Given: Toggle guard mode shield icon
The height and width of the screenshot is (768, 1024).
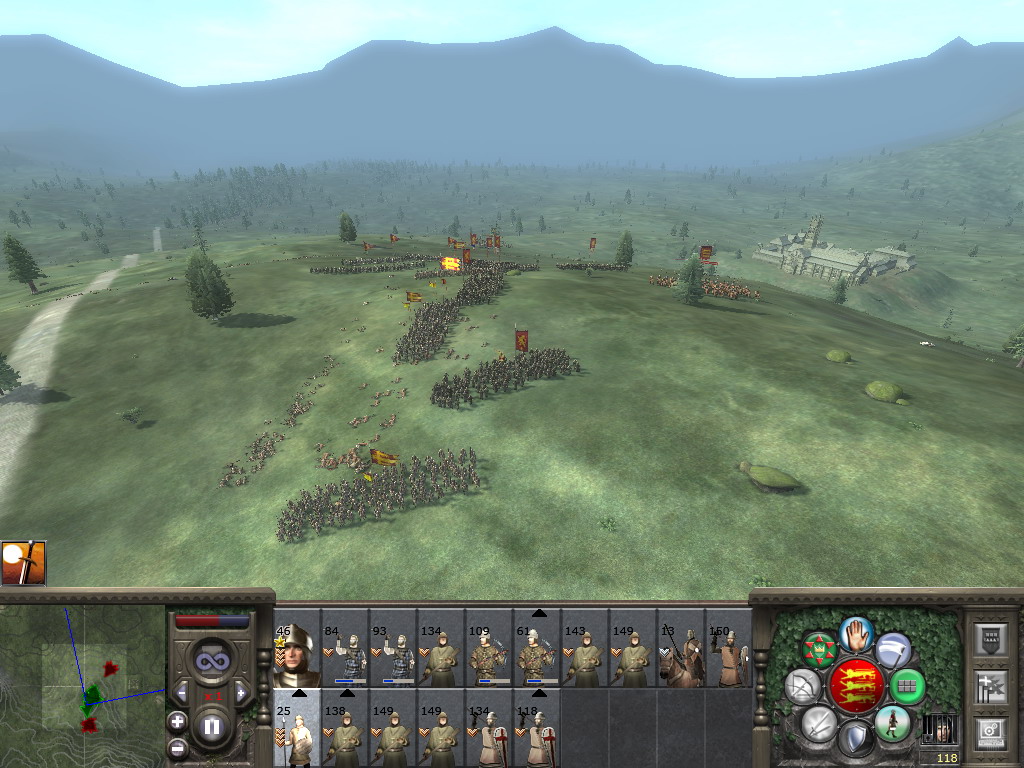Looking at the screenshot, I should [855, 740].
